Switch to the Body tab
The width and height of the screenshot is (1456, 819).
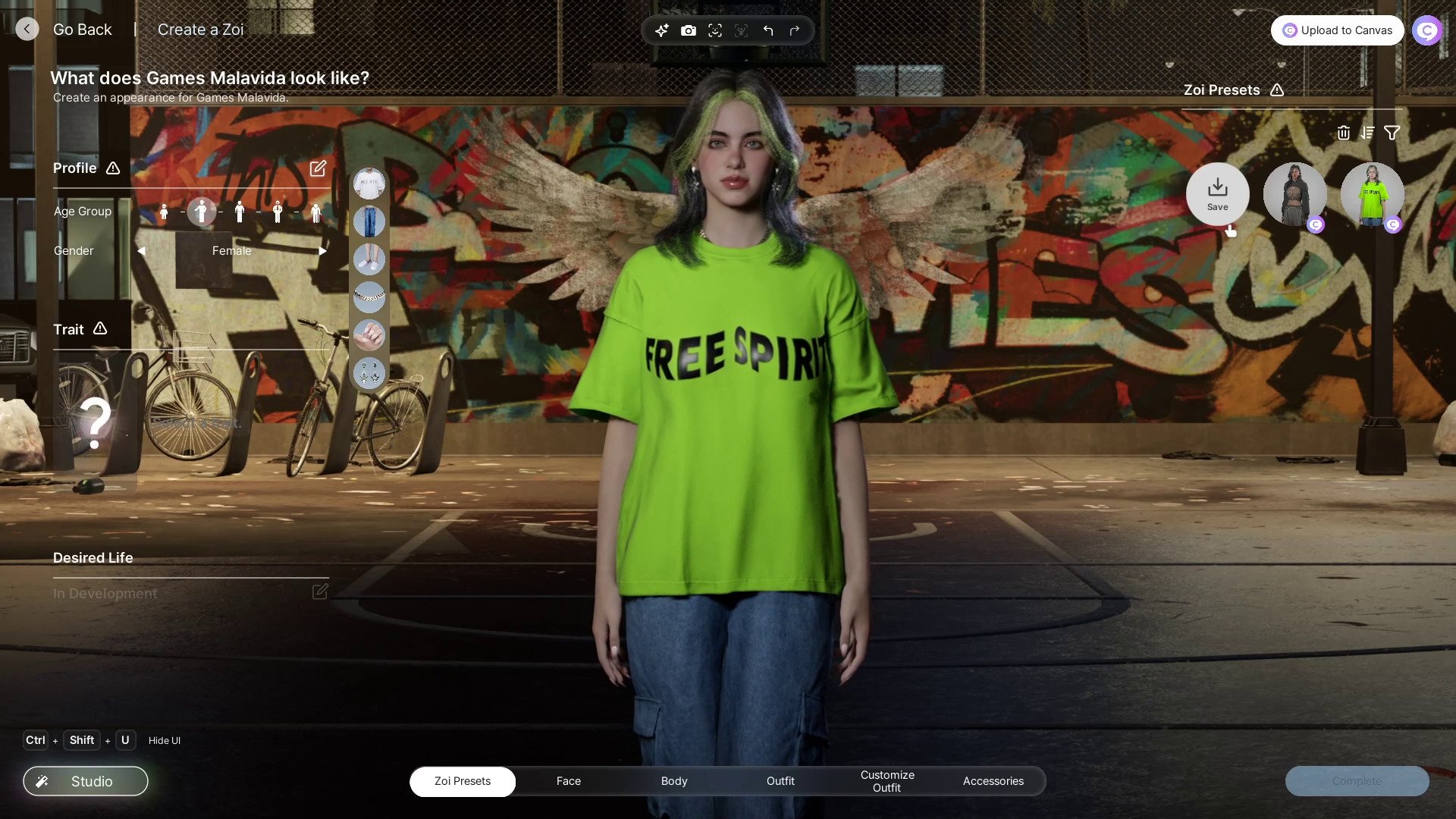[x=673, y=781]
